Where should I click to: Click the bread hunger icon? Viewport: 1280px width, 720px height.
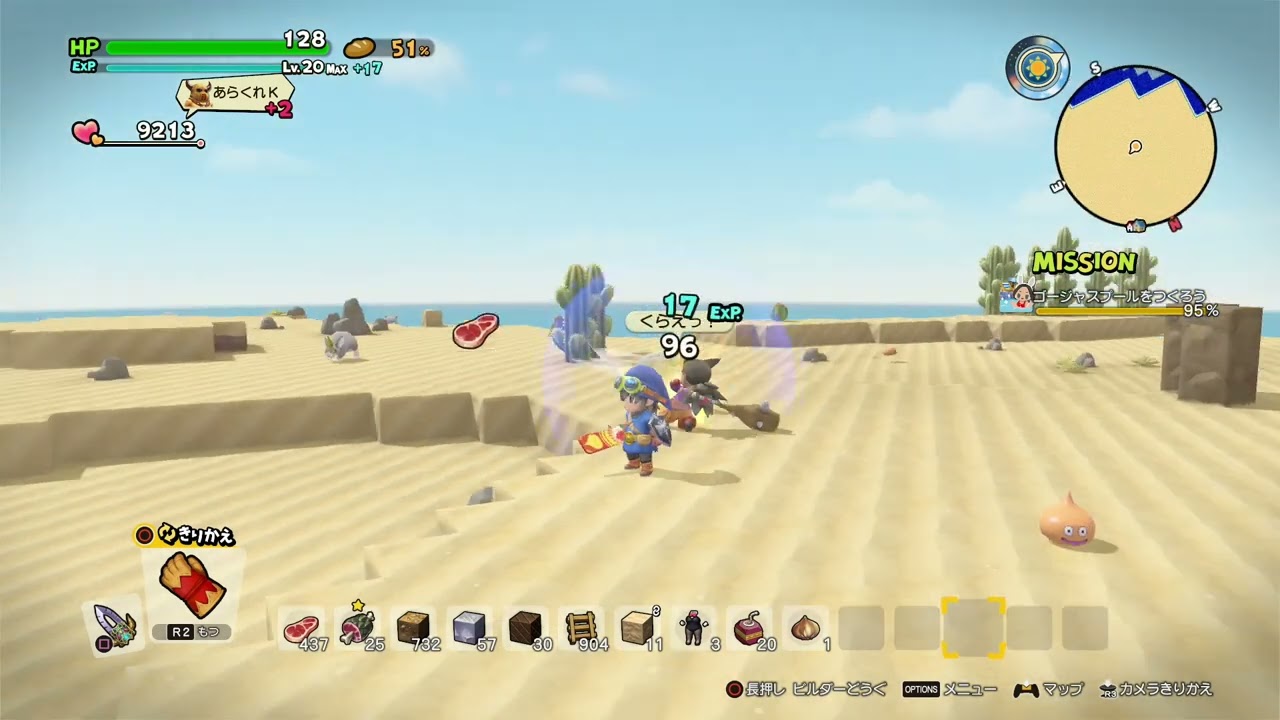359,47
